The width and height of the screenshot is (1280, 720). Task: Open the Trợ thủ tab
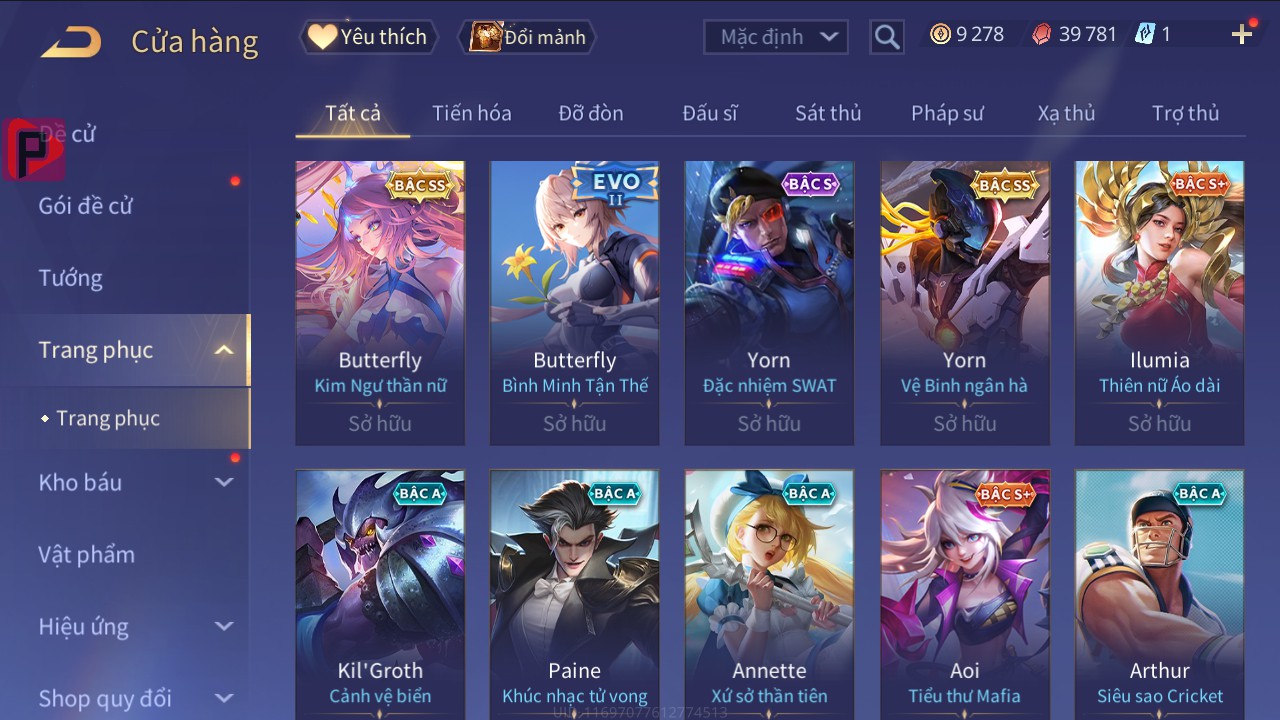(1185, 113)
